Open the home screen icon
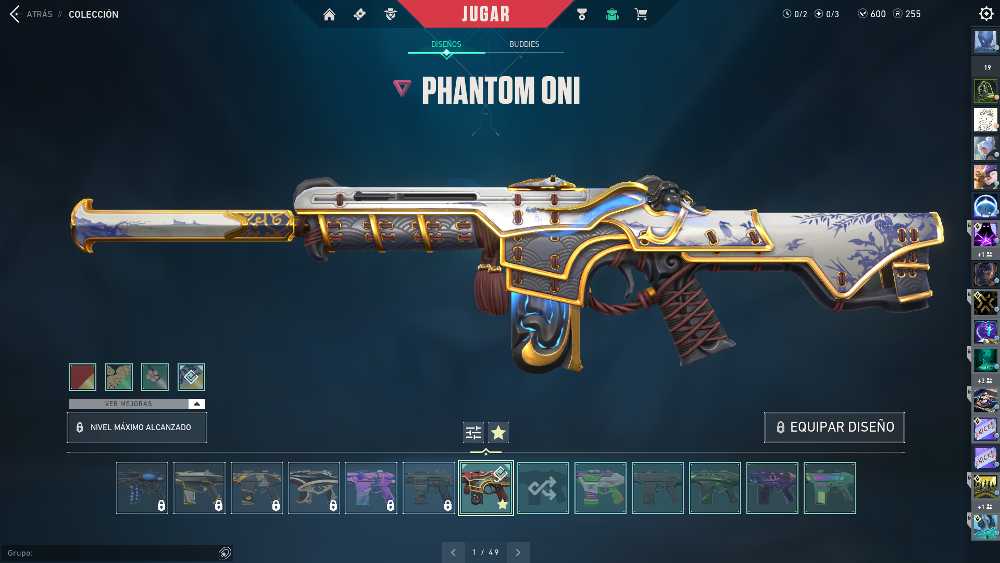1000x563 pixels. tap(330, 14)
